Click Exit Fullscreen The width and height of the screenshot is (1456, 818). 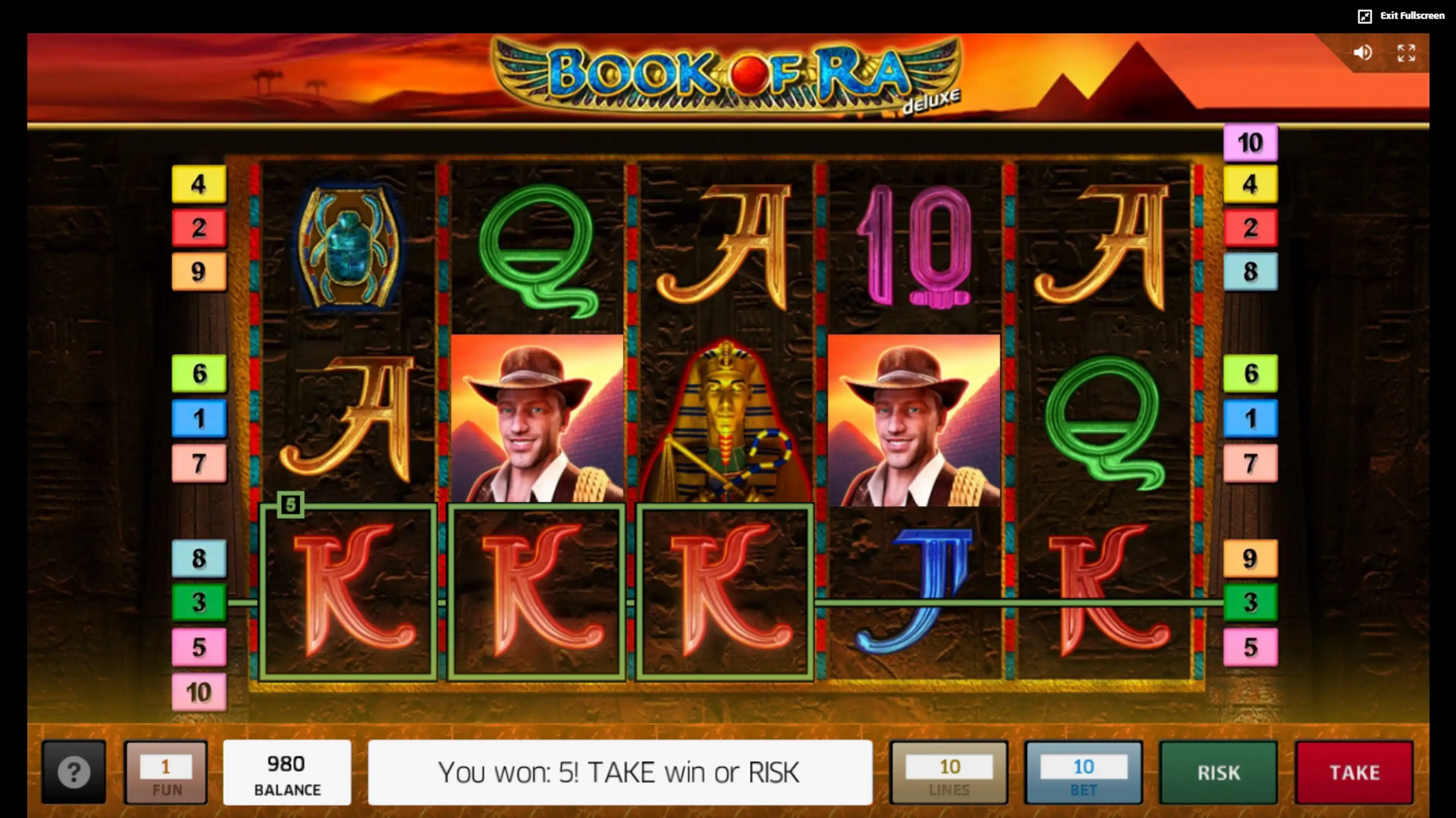(x=1401, y=16)
